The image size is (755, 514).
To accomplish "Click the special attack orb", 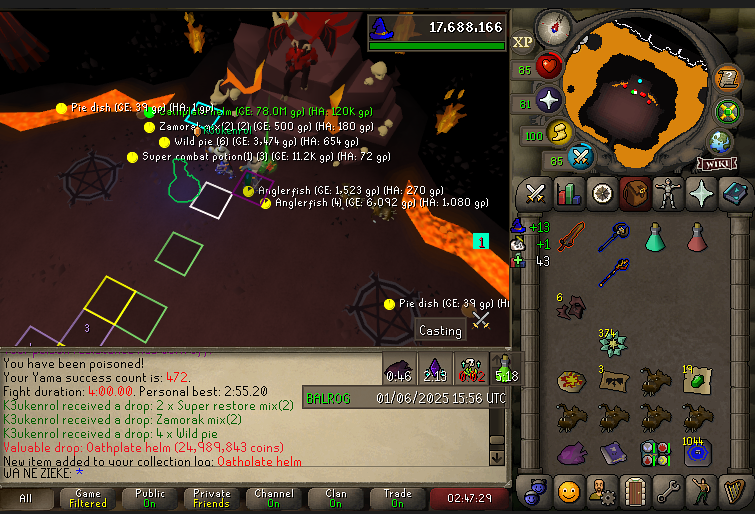I will (581, 156).
